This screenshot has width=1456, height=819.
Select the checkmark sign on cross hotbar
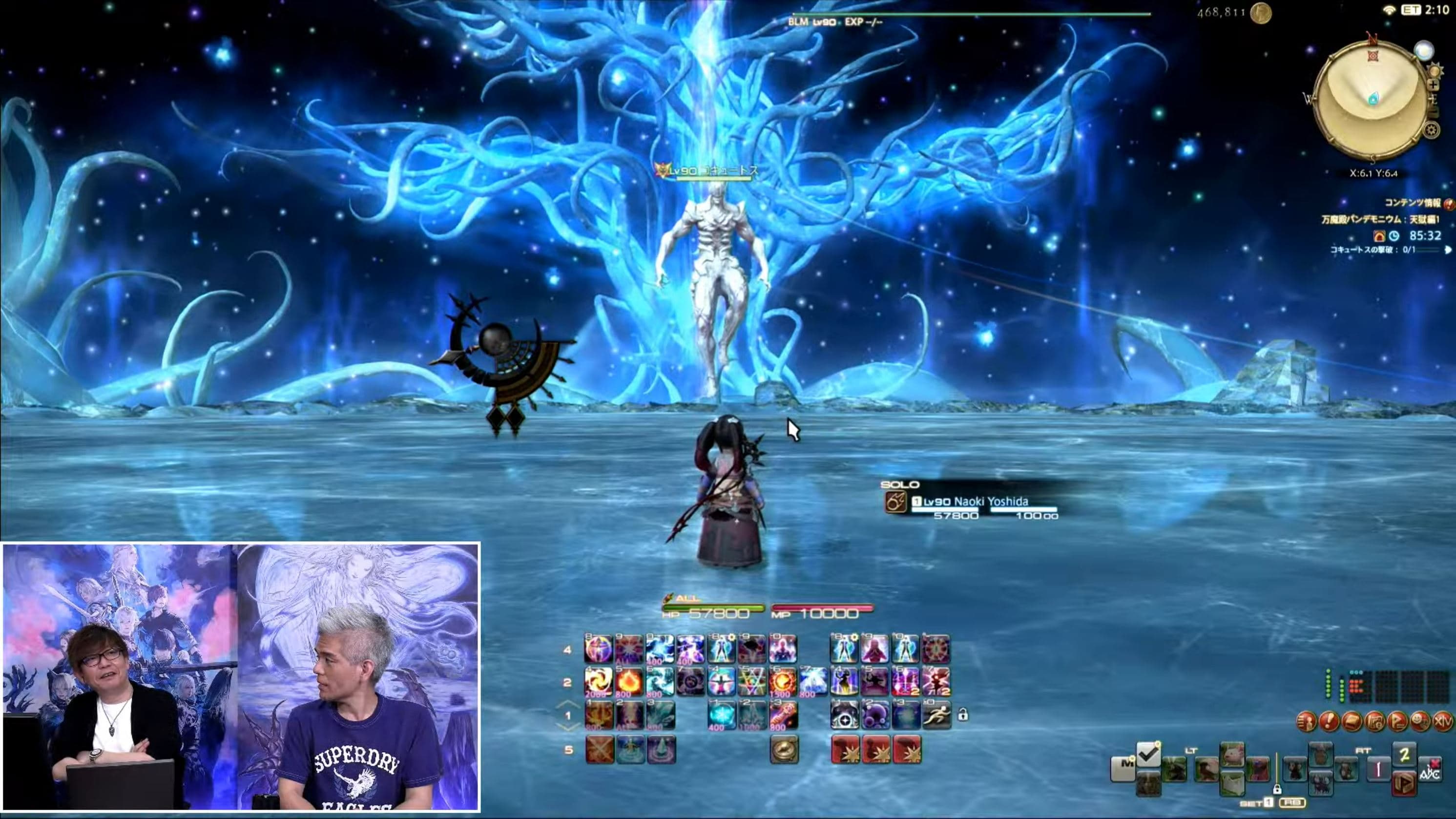[1148, 754]
